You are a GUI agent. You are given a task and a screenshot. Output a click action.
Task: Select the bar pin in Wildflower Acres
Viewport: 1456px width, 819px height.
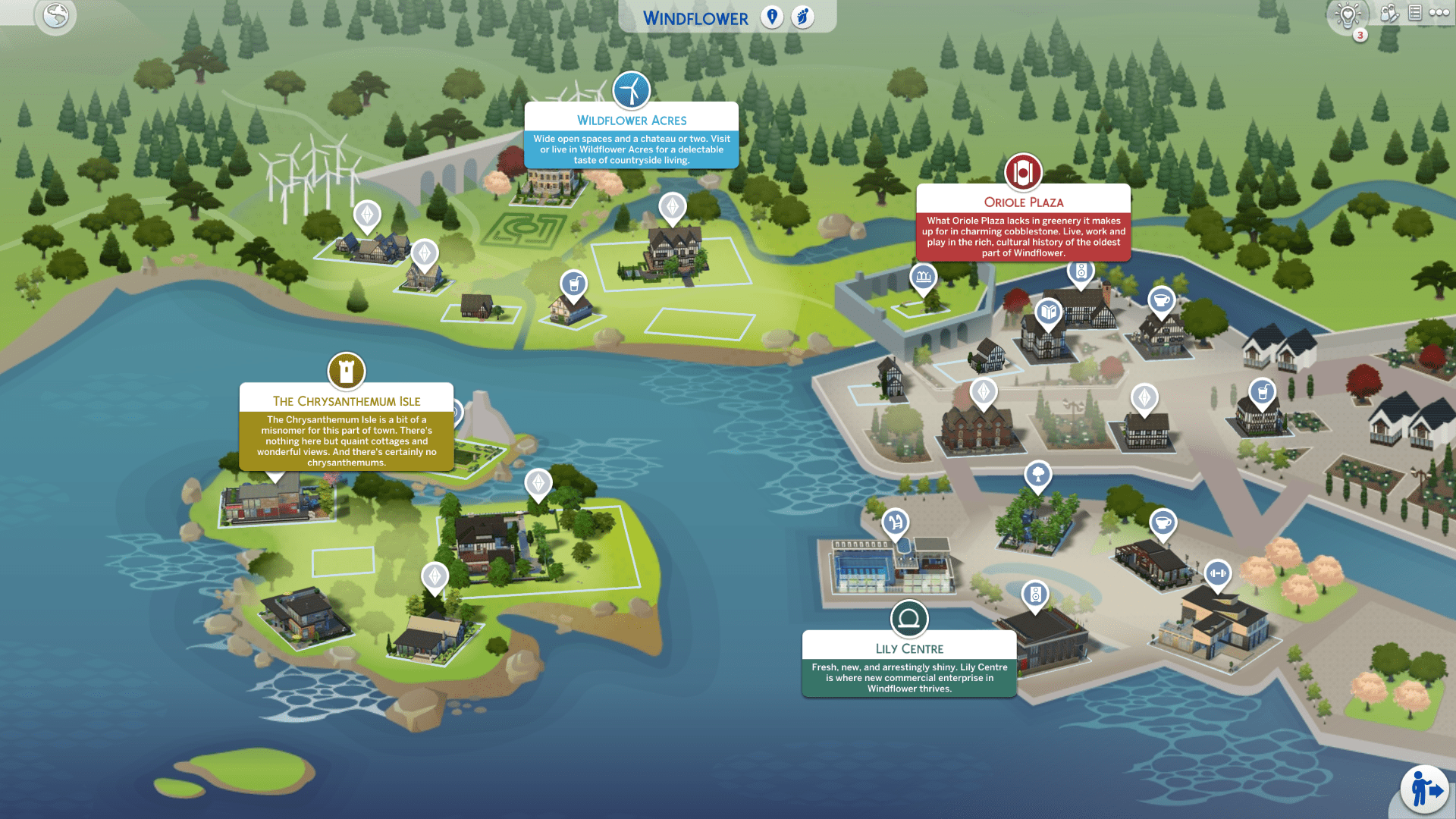click(574, 284)
